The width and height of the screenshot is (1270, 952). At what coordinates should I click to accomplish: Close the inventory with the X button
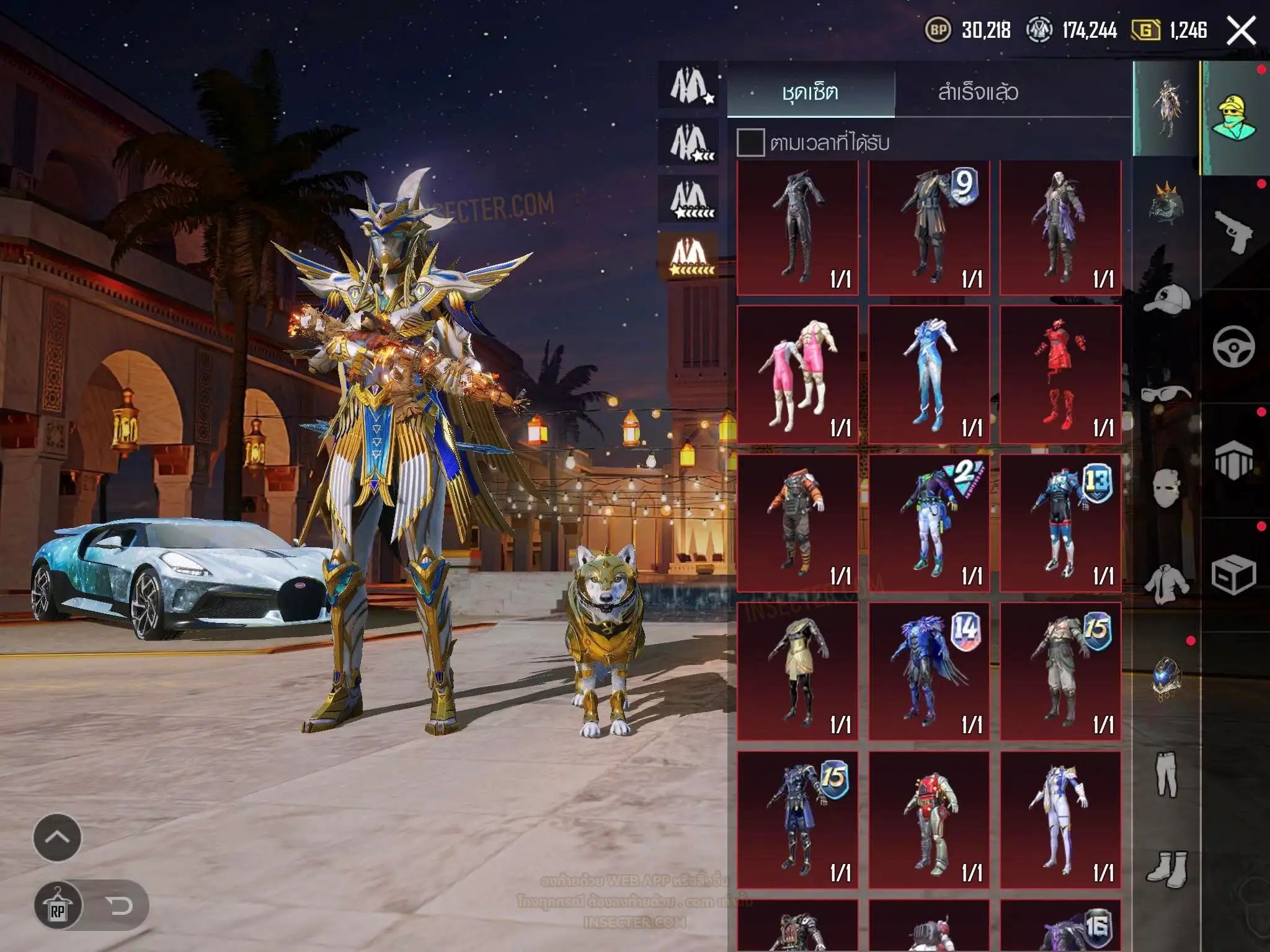[1241, 31]
